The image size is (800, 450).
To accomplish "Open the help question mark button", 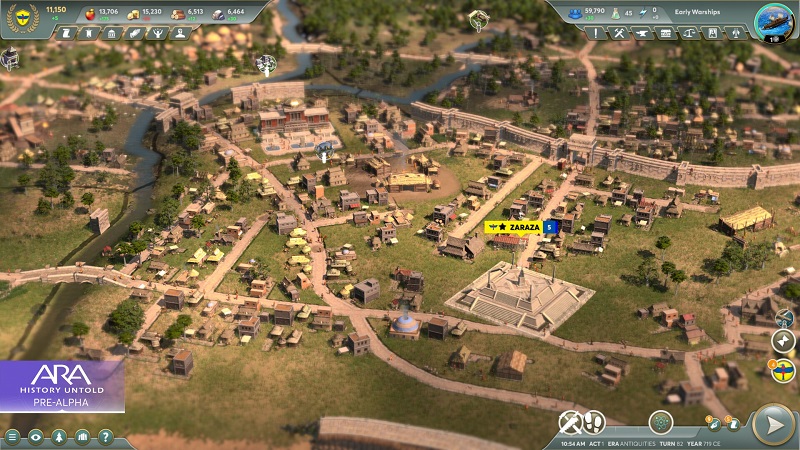I will click(105, 437).
